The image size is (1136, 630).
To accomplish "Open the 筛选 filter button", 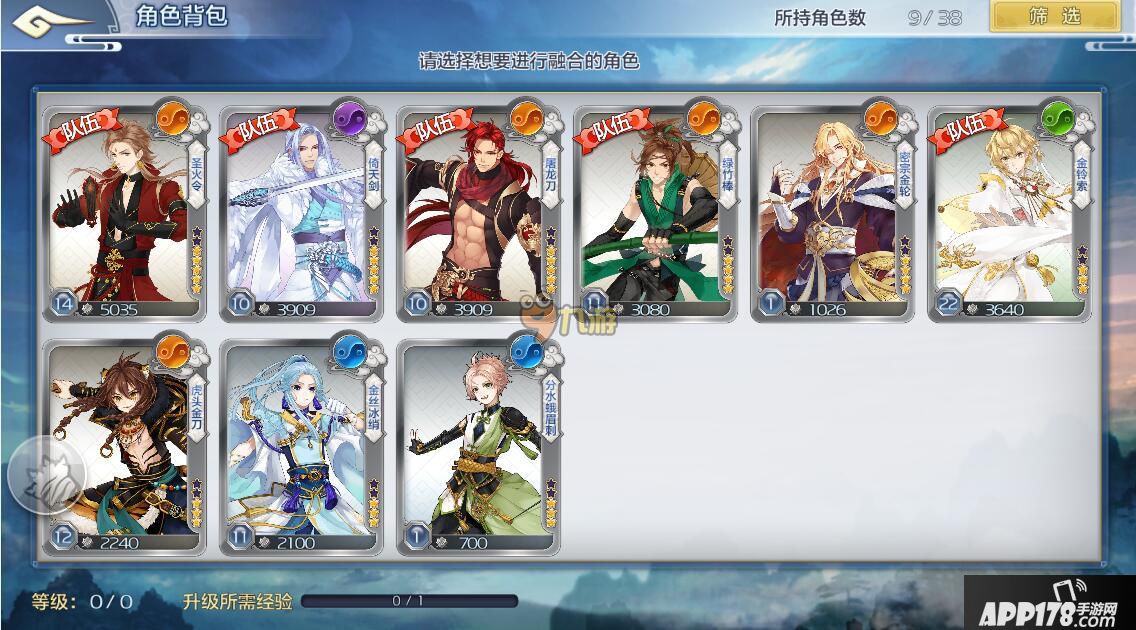I will tap(1054, 16).
